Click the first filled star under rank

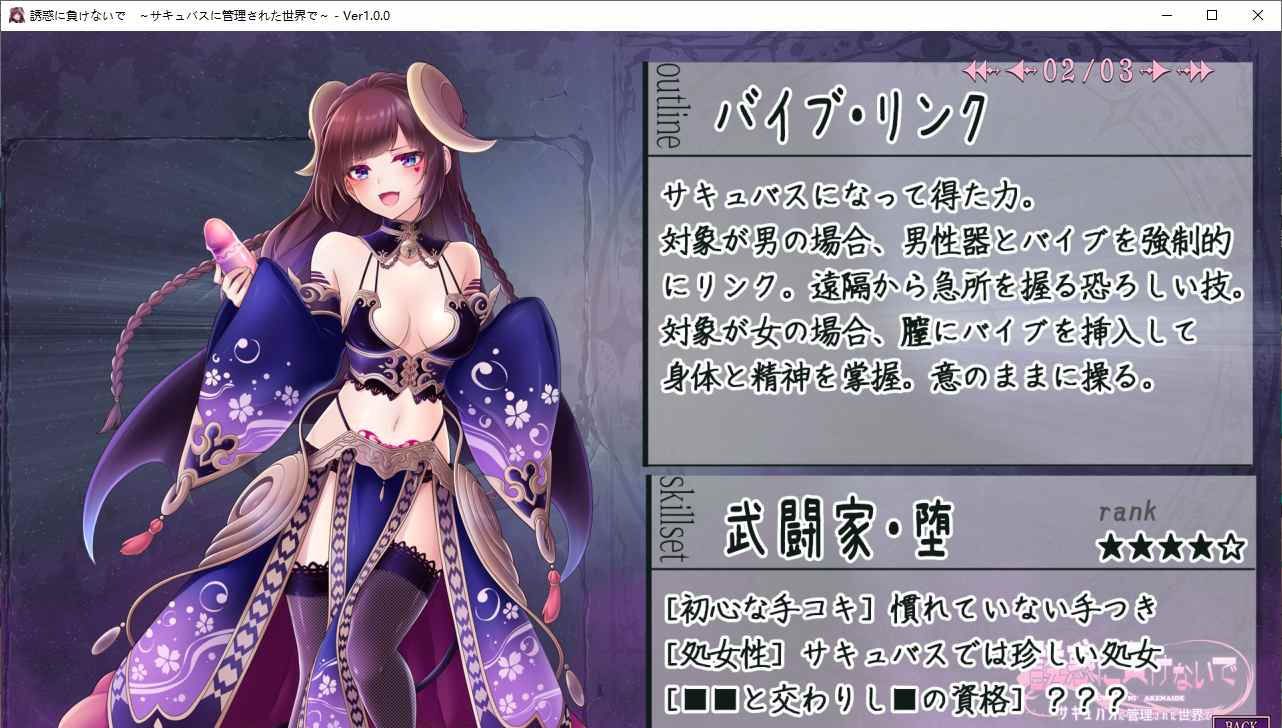pyautogui.click(x=1112, y=548)
